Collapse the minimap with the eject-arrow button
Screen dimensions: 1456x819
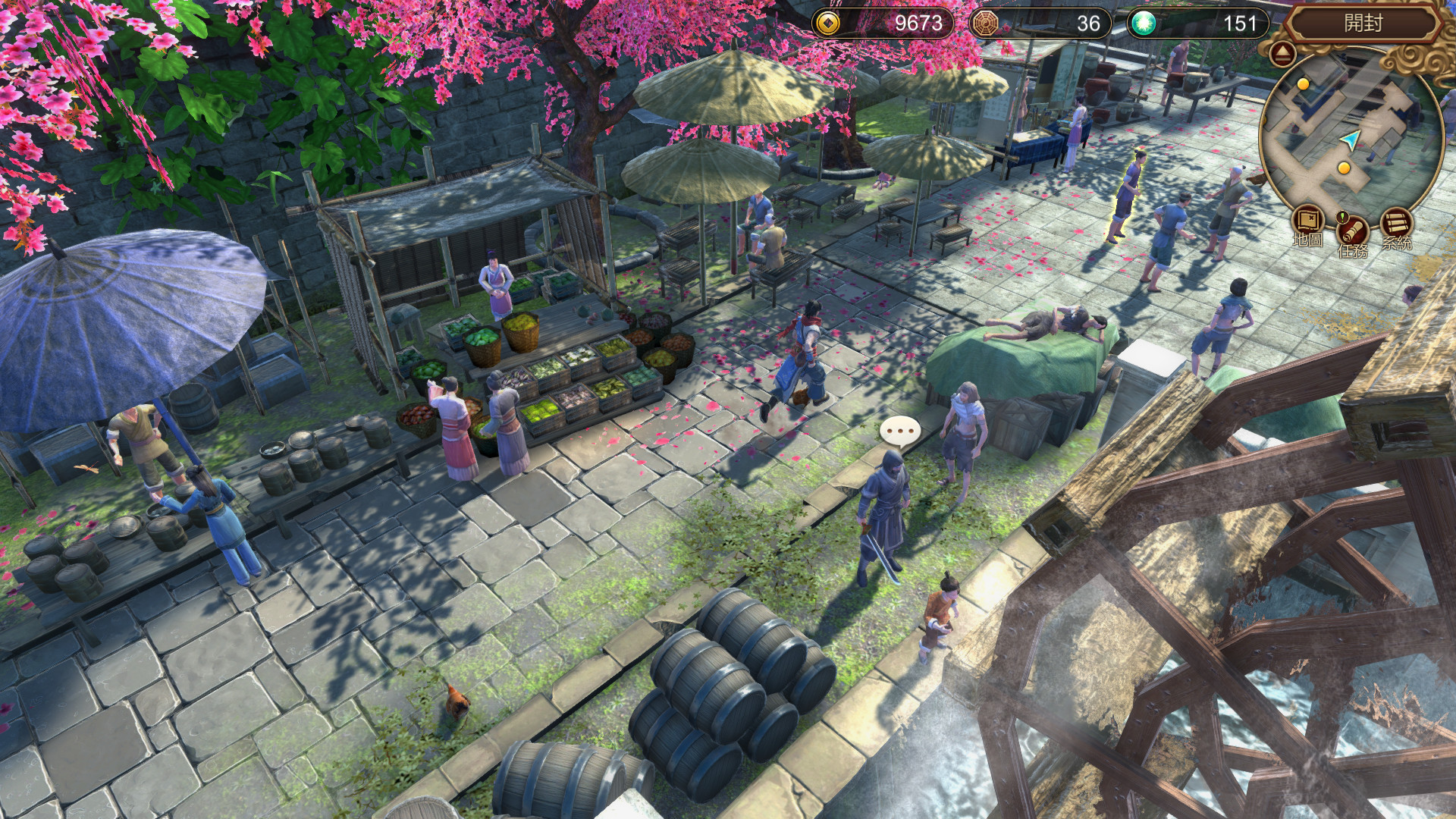coord(1283,52)
